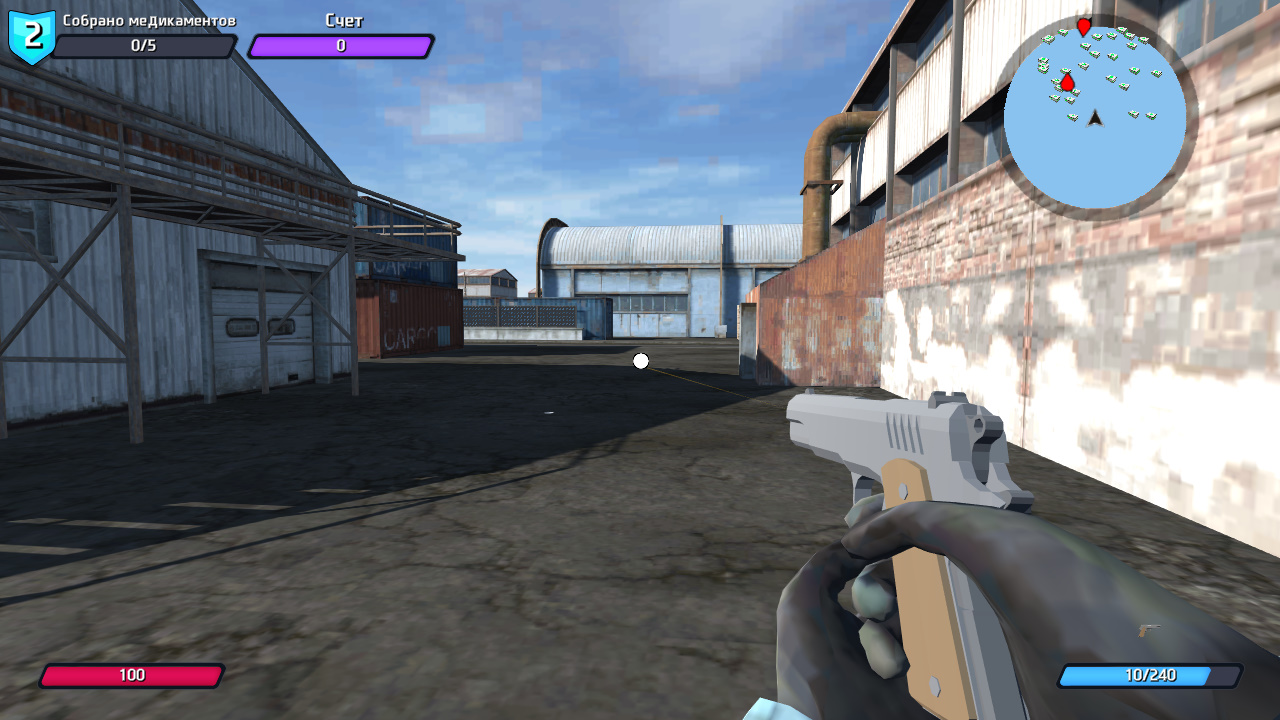Click the Собрано медикаментов label text

click(150, 19)
